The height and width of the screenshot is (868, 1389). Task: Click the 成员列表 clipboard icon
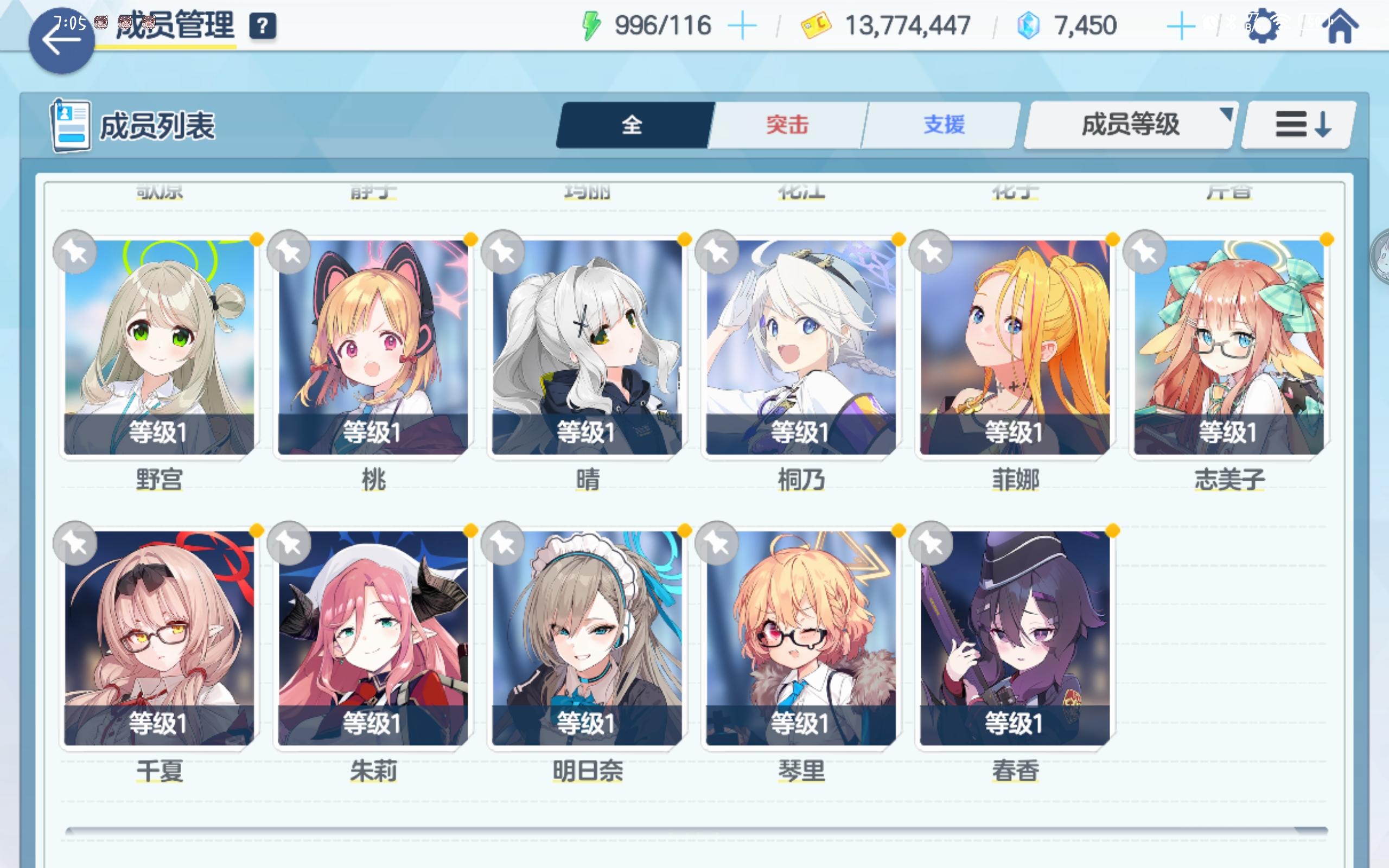(71, 125)
